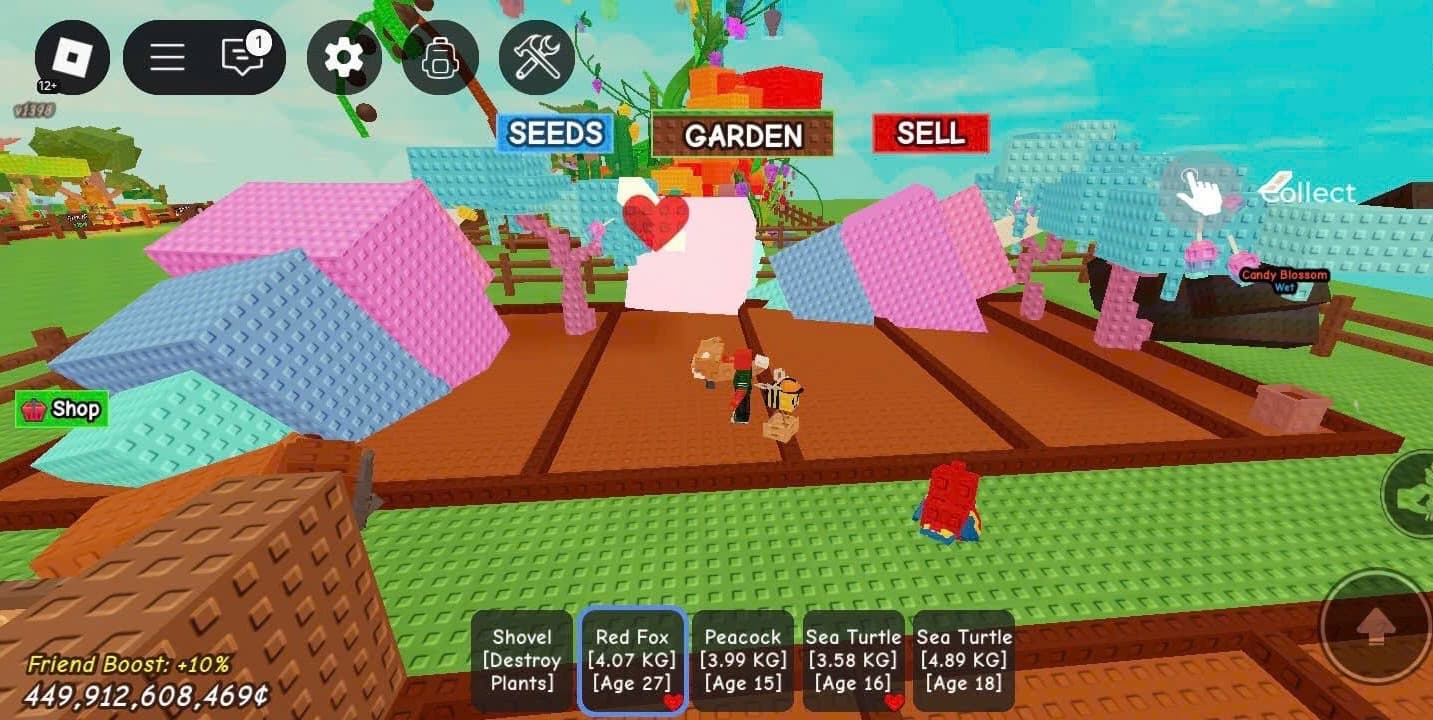Viewport: 1433px width, 720px height.
Task: Open the gear settings
Action: click(344, 57)
